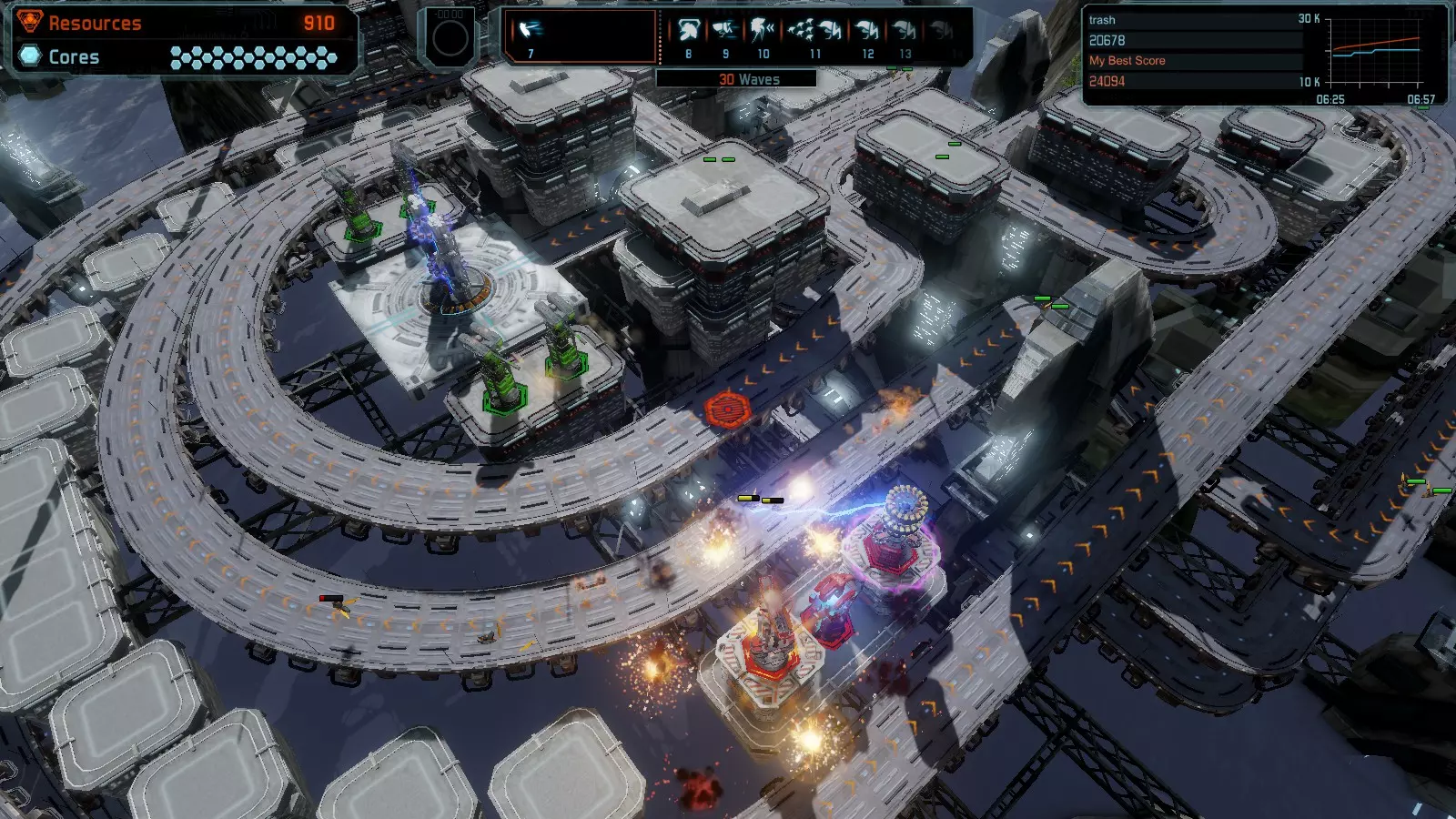This screenshot has height=819, width=1456.
Task: Click the wave 8 enemy icon
Action: [x=688, y=32]
